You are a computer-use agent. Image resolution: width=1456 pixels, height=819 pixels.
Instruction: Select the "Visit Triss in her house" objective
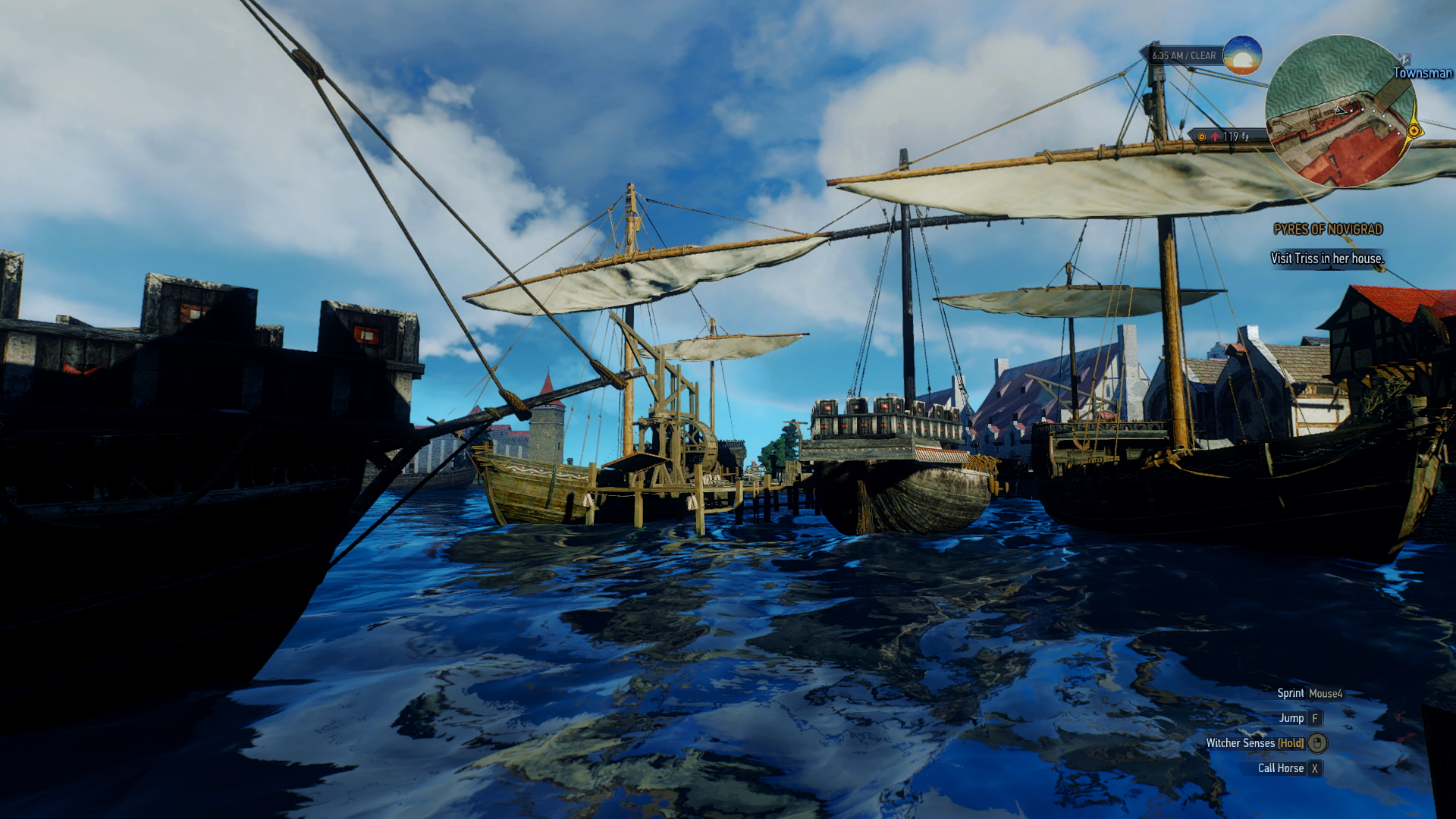[x=1327, y=259]
